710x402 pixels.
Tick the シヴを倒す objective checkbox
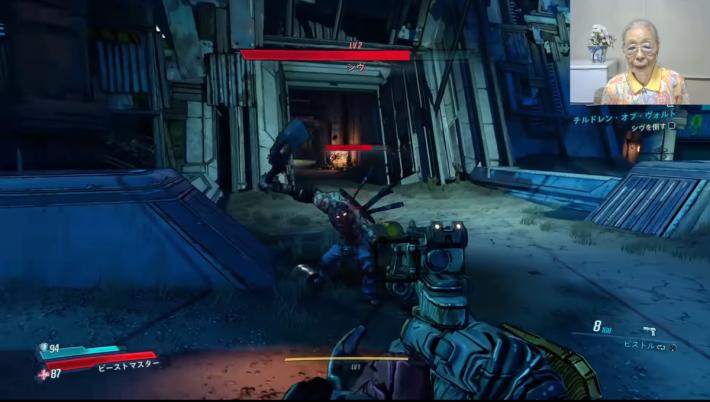672,128
